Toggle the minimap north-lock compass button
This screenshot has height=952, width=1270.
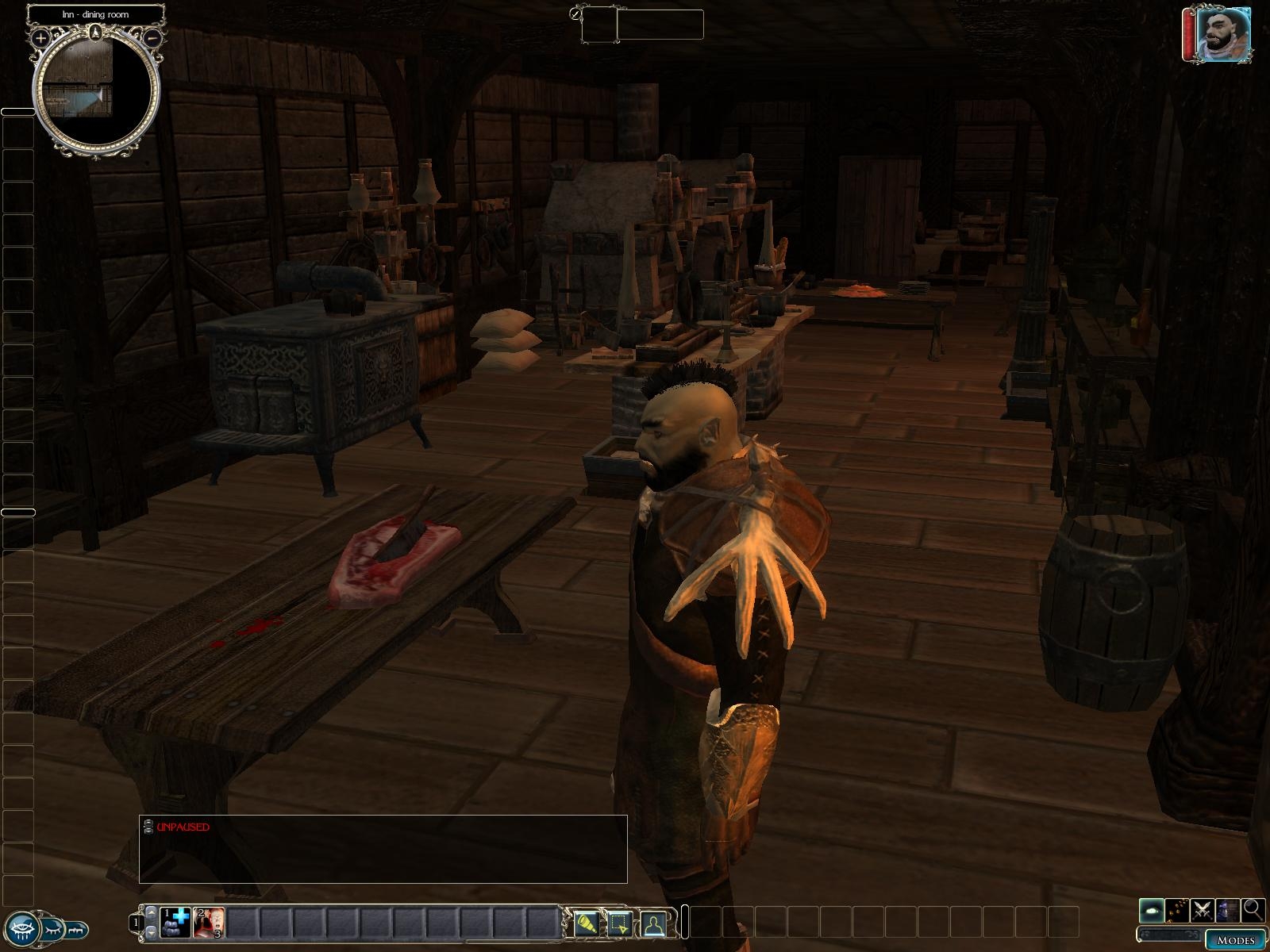95,33
